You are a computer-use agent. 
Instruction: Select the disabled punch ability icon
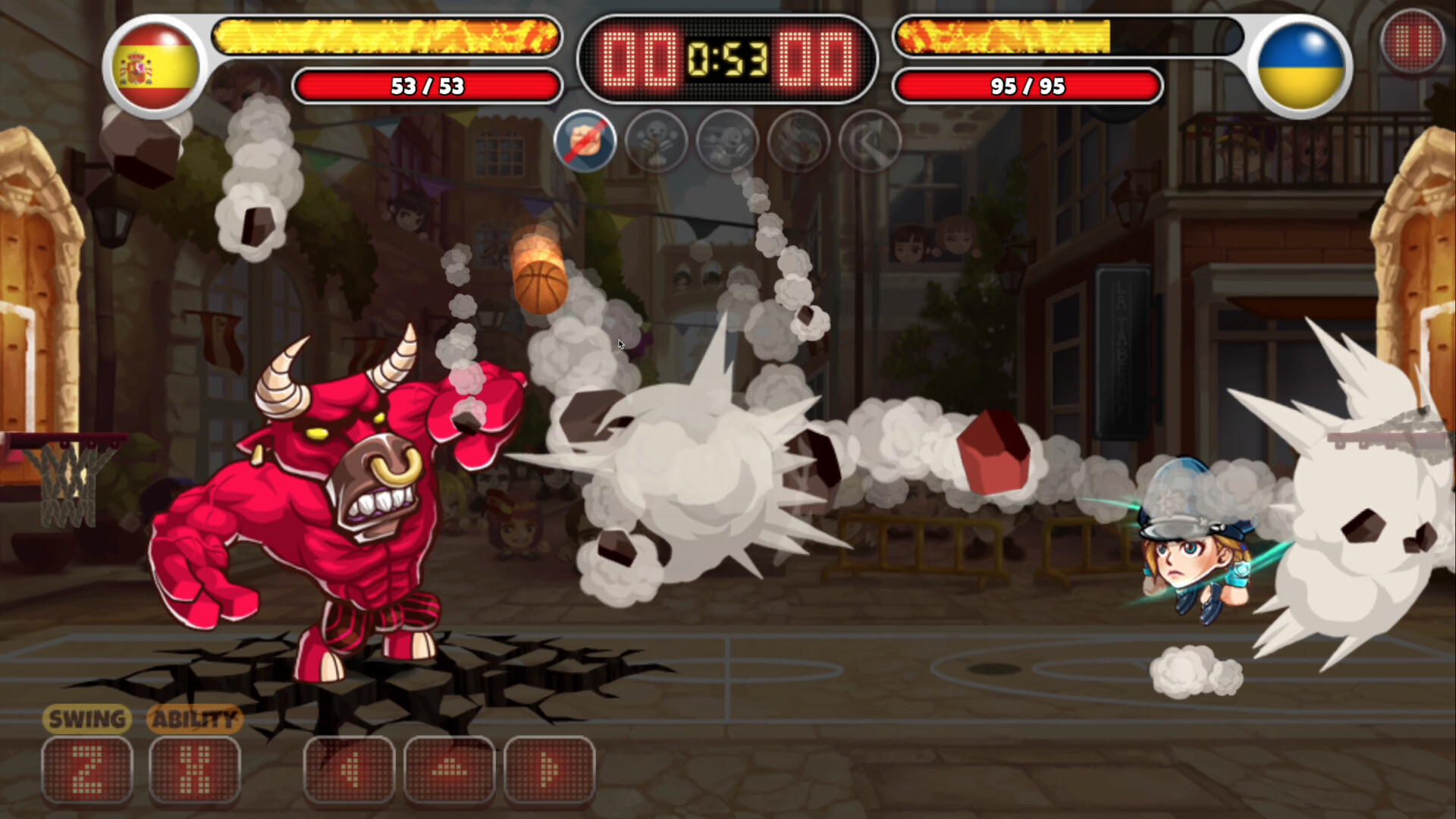(585, 142)
